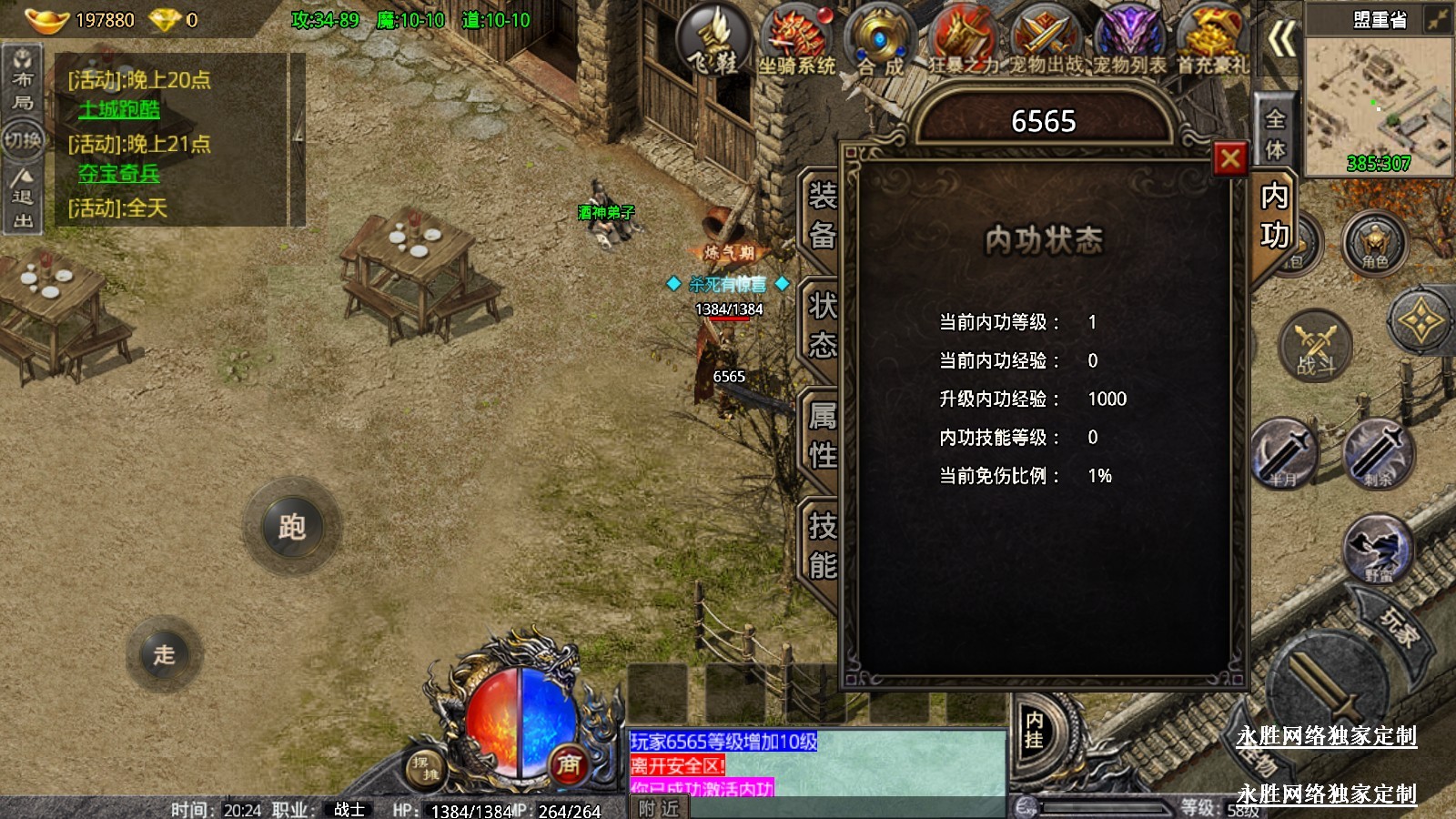Use the 飞鞋 flying shoes icon

714,39
